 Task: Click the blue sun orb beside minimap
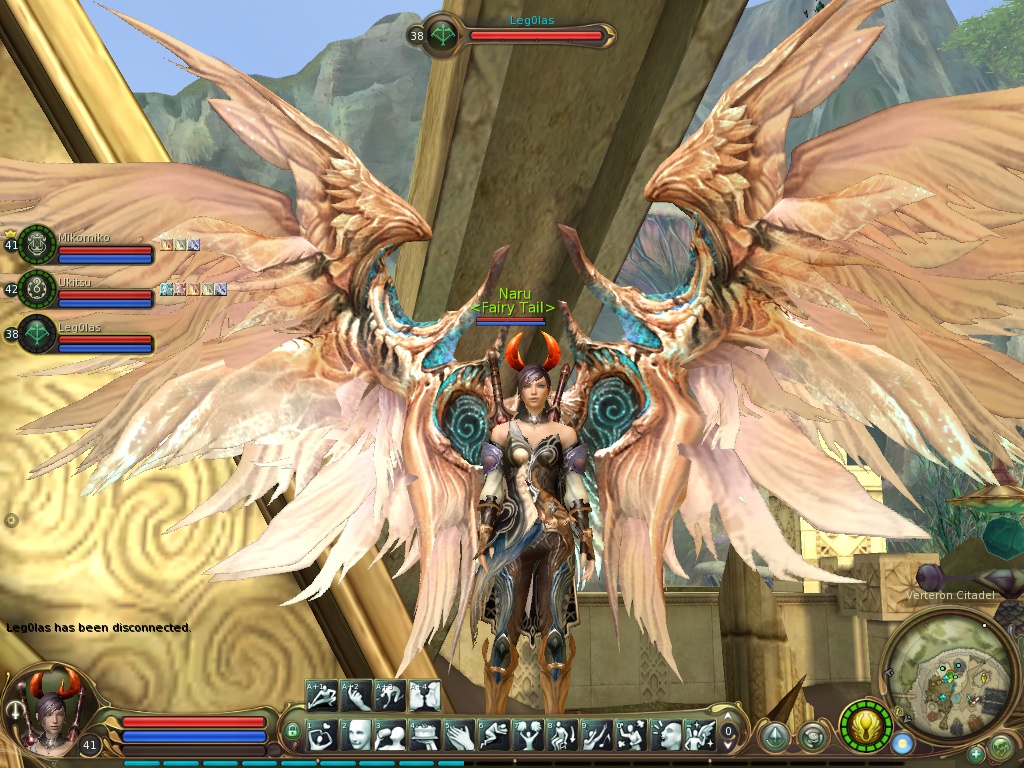903,744
